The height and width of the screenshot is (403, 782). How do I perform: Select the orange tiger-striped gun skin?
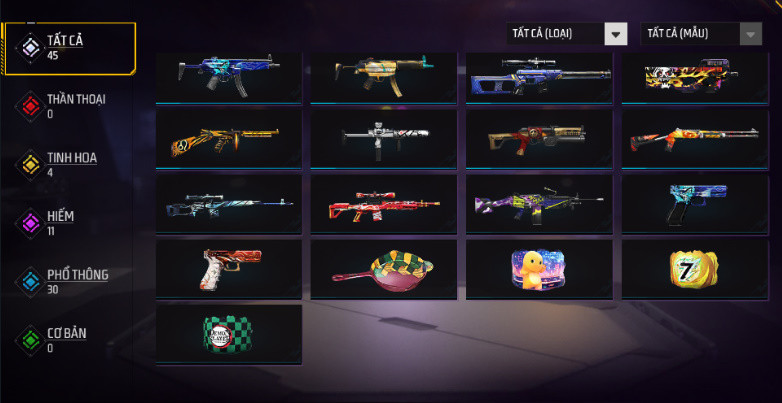click(228, 138)
